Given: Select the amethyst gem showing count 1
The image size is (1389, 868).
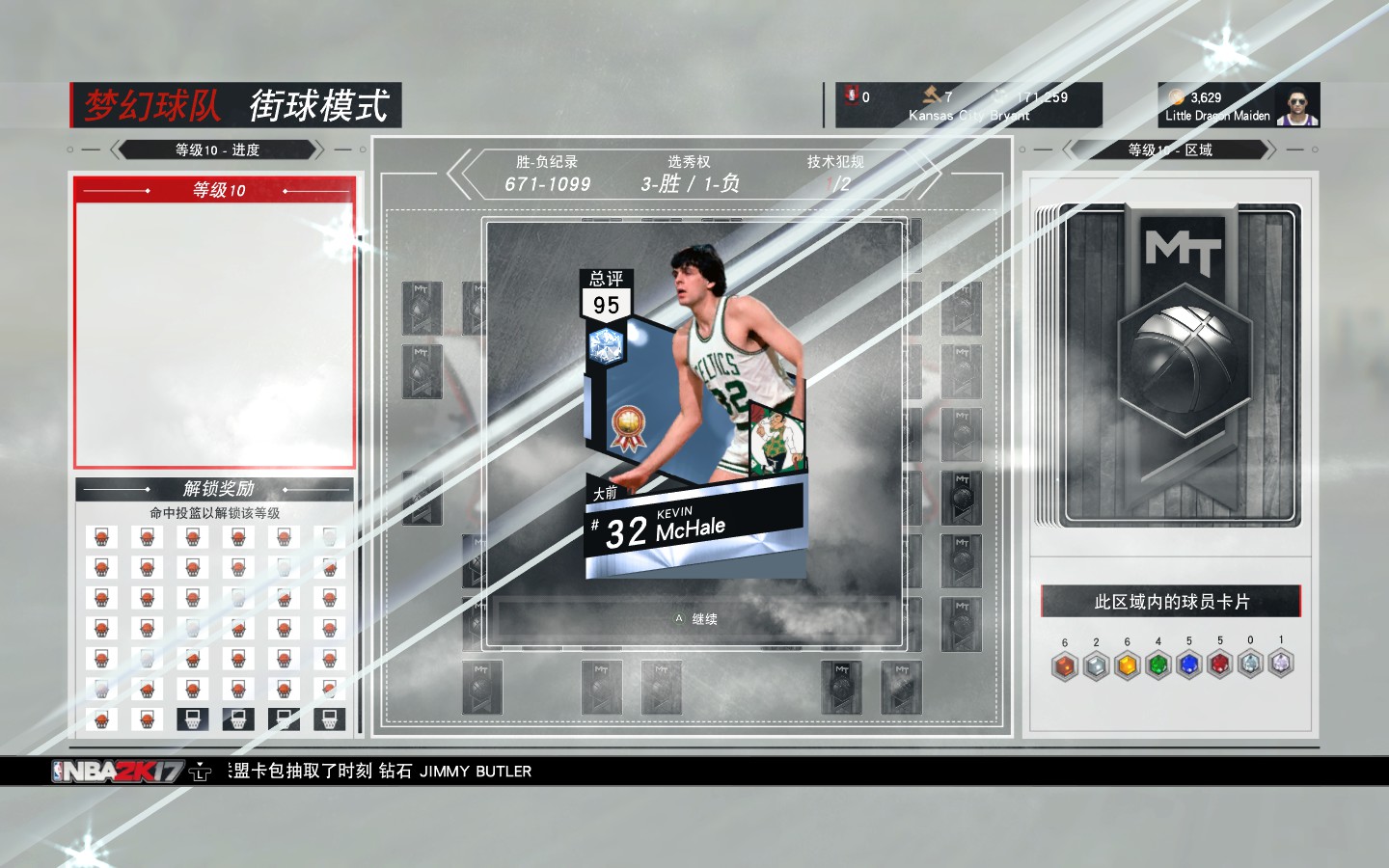Looking at the screenshot, I should pyautogui.click(x=1281, y=664).
